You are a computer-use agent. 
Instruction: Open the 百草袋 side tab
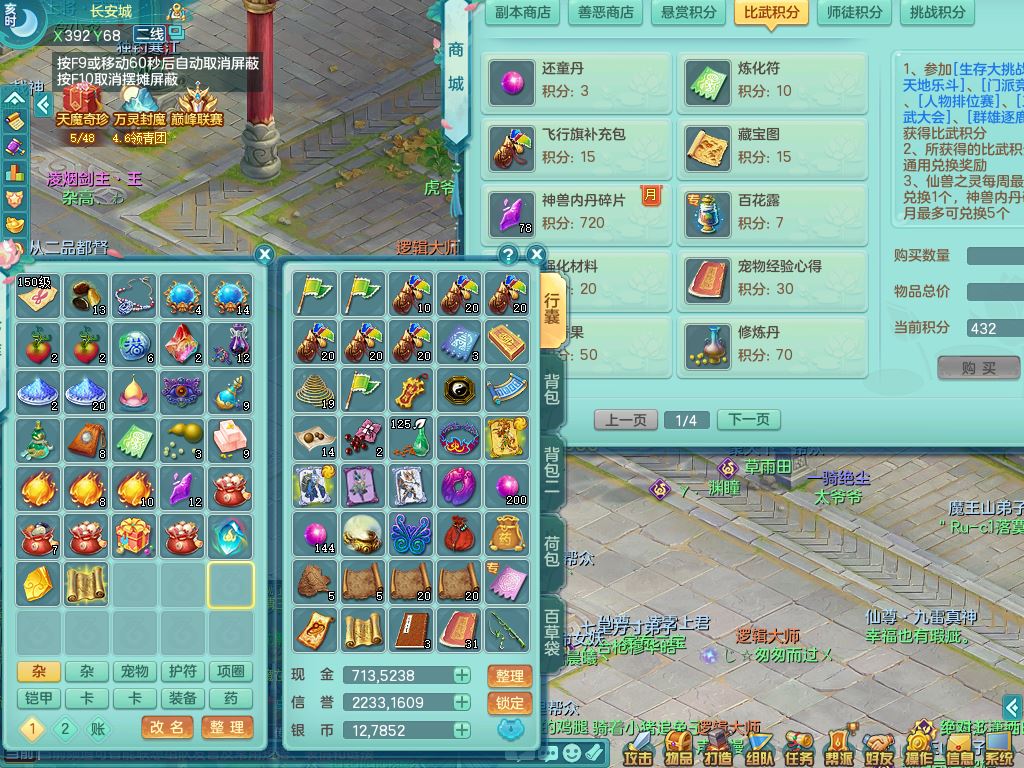point(552,631)
